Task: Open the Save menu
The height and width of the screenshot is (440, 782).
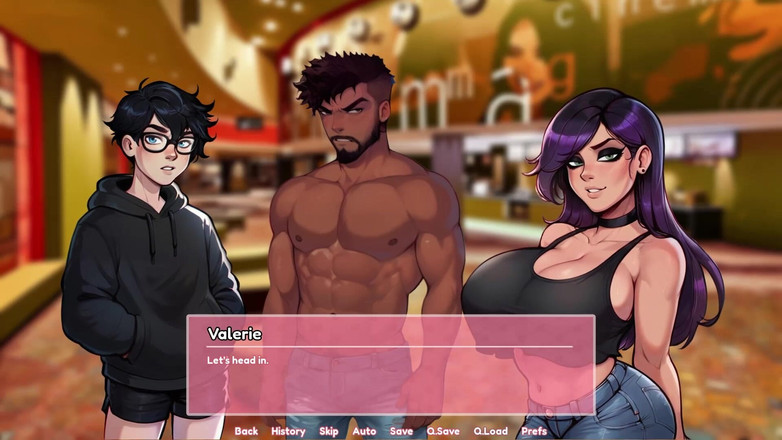Action: [401, 431]
